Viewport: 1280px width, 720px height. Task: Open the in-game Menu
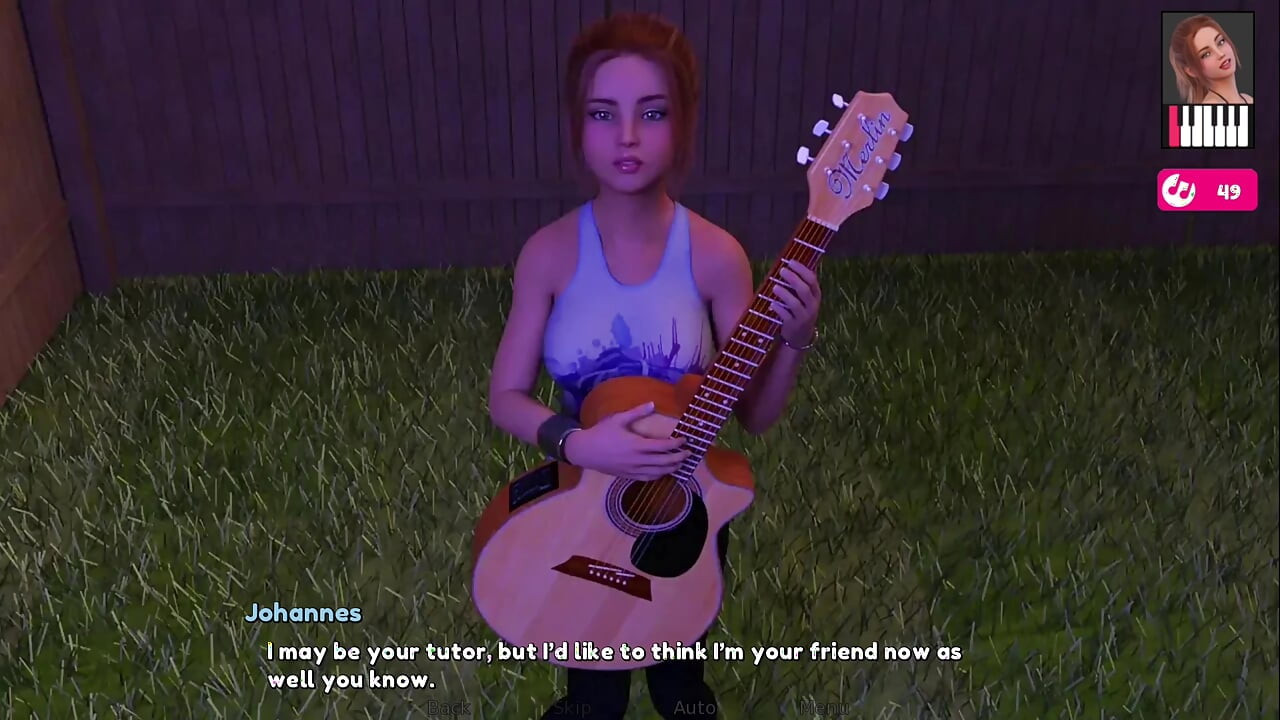823,708
